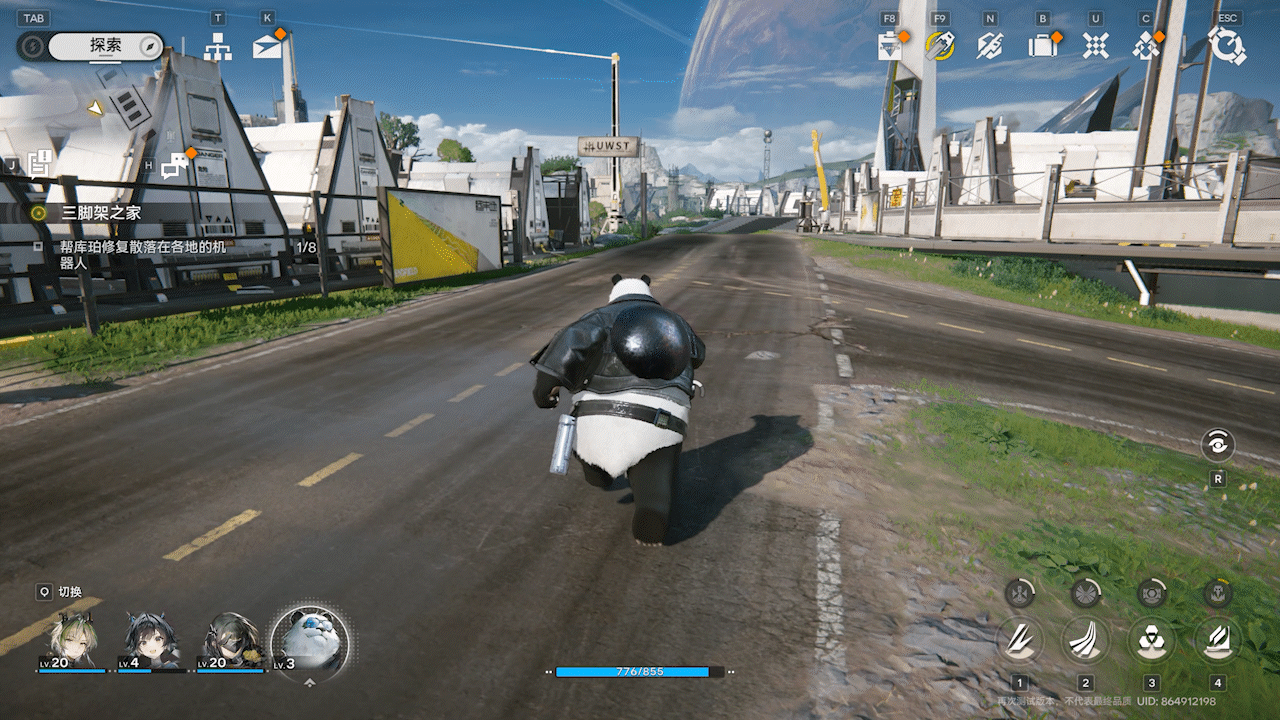Select the 三脚架之家 quest tracker
The height and width of the screenshot is (720, 1280).
point(100,212)
